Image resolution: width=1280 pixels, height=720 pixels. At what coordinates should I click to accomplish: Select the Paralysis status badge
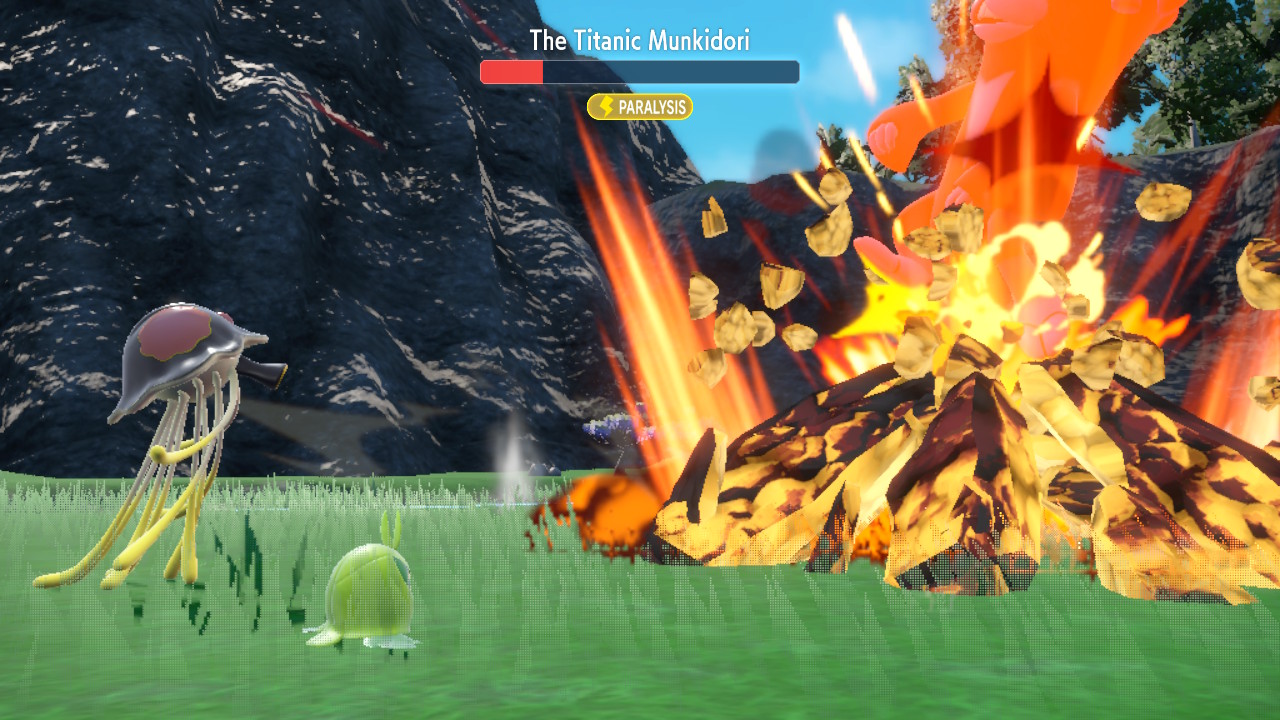(x=640, y=107)
